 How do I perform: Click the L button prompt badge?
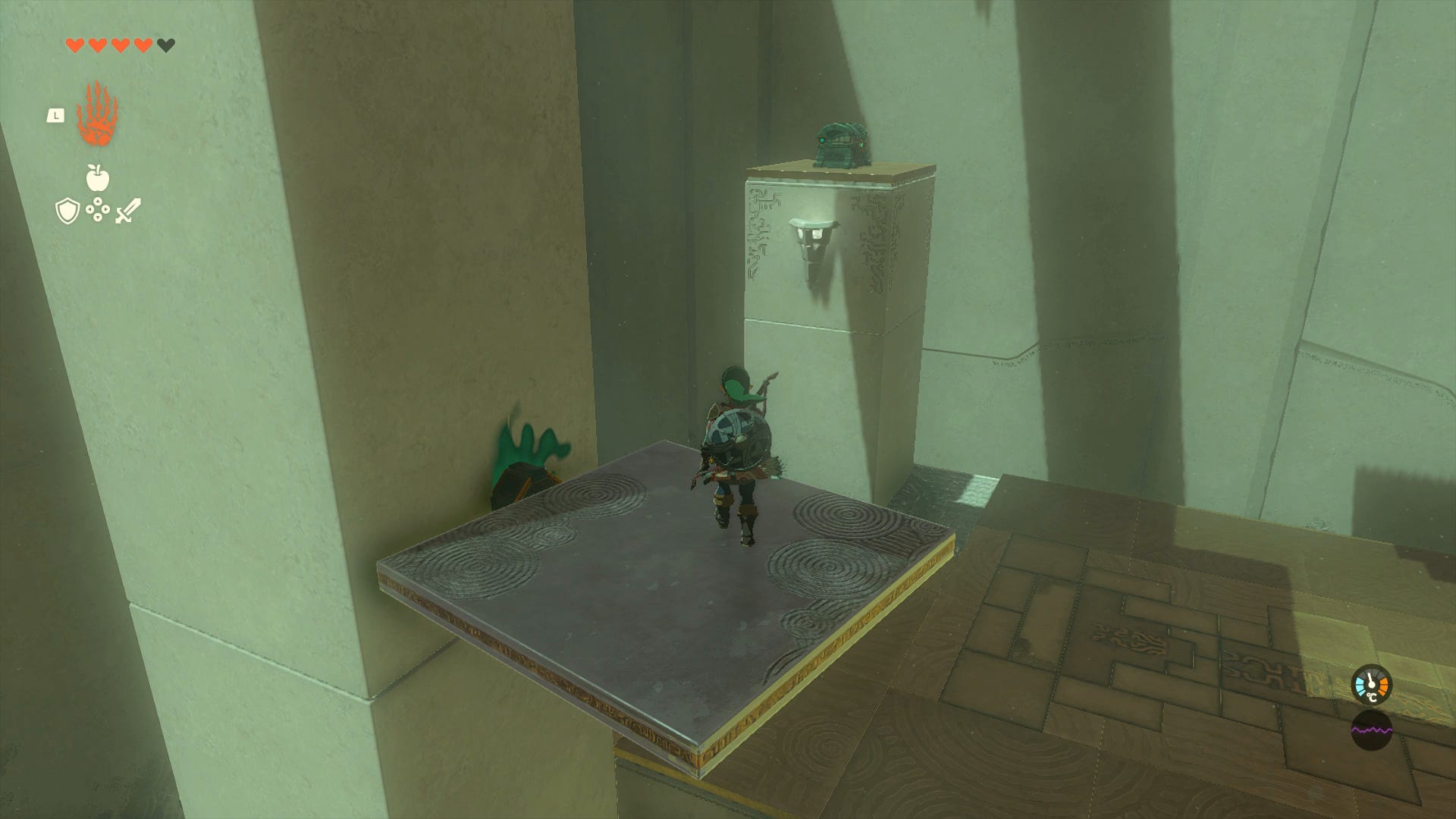(55, 115)
